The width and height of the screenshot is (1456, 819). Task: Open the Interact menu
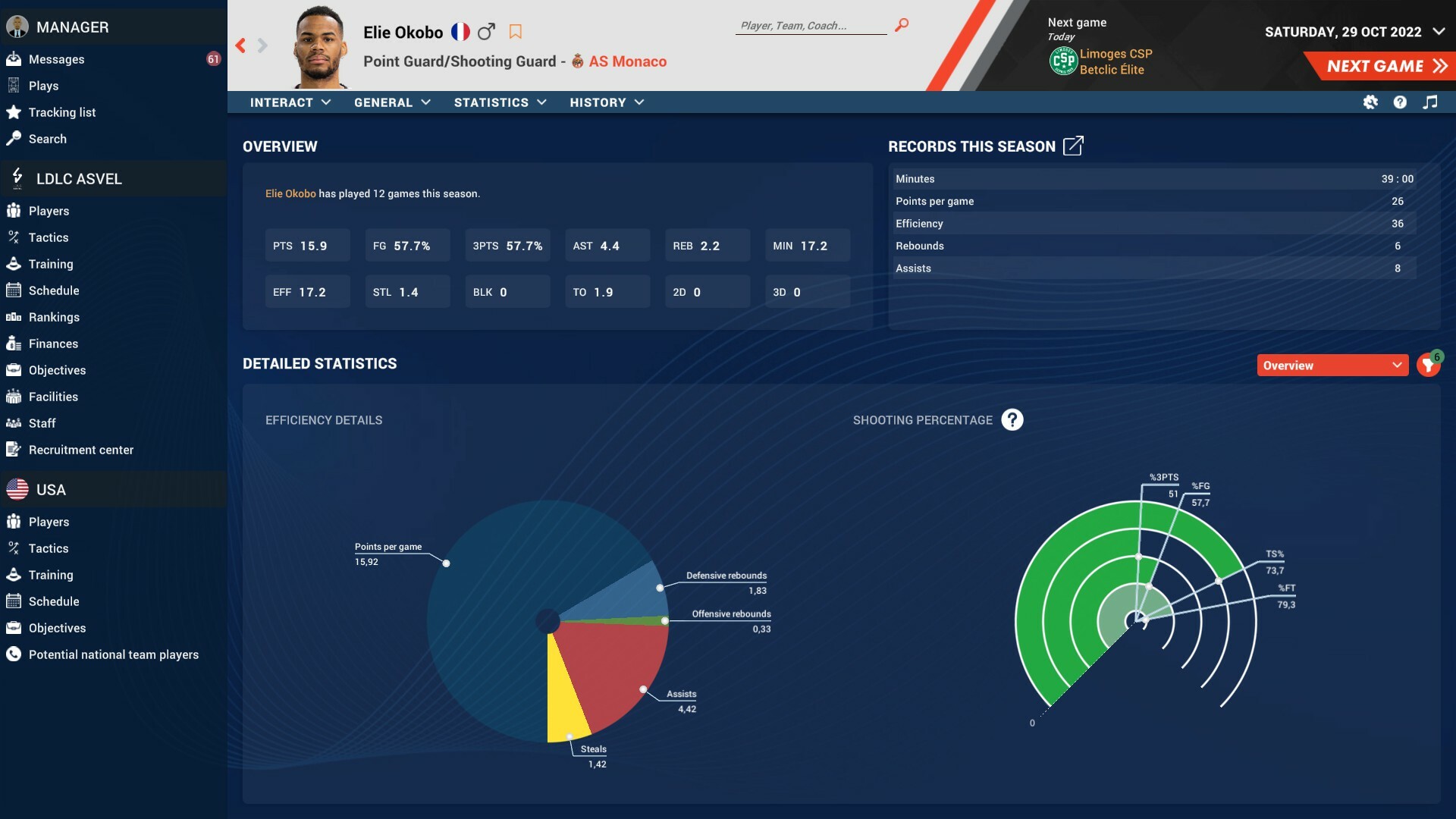tap(290, 102)
